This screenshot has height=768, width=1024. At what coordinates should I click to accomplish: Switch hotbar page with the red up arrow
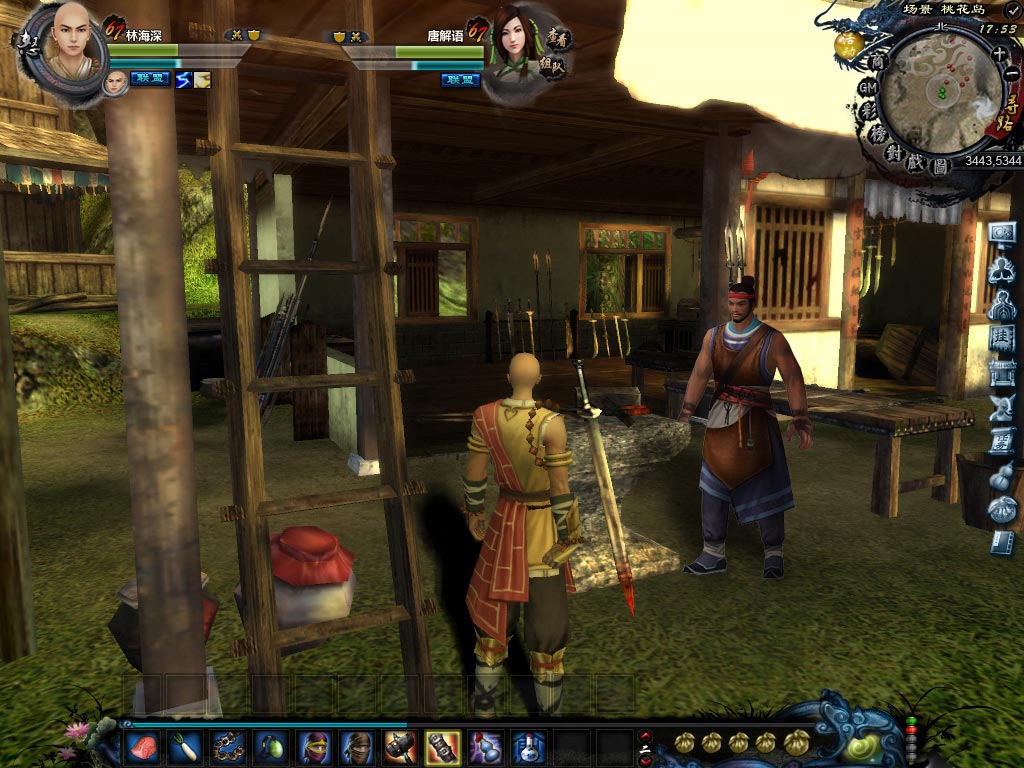coord(645,736)
